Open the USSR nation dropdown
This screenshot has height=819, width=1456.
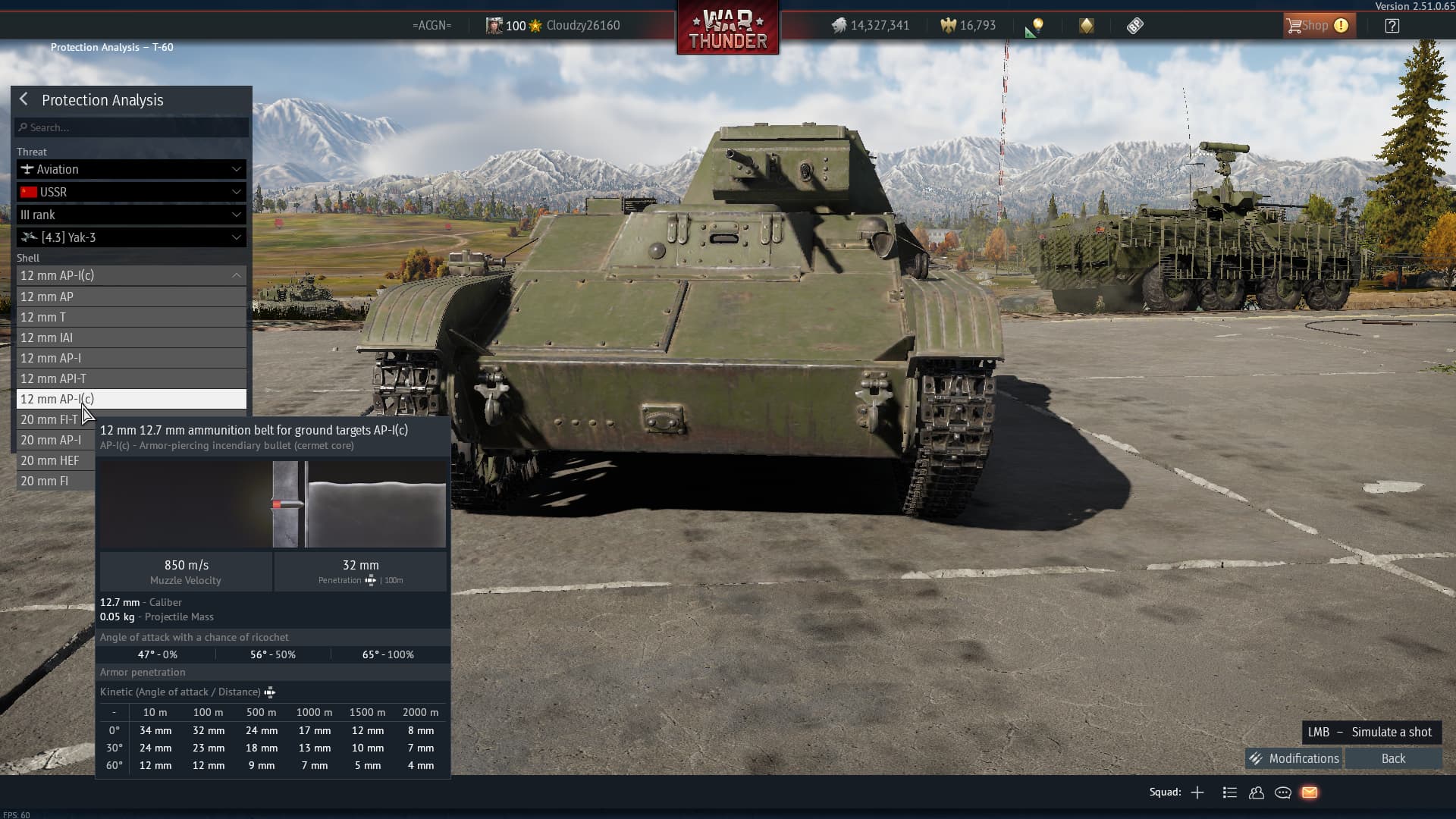(x=131, y=192)
